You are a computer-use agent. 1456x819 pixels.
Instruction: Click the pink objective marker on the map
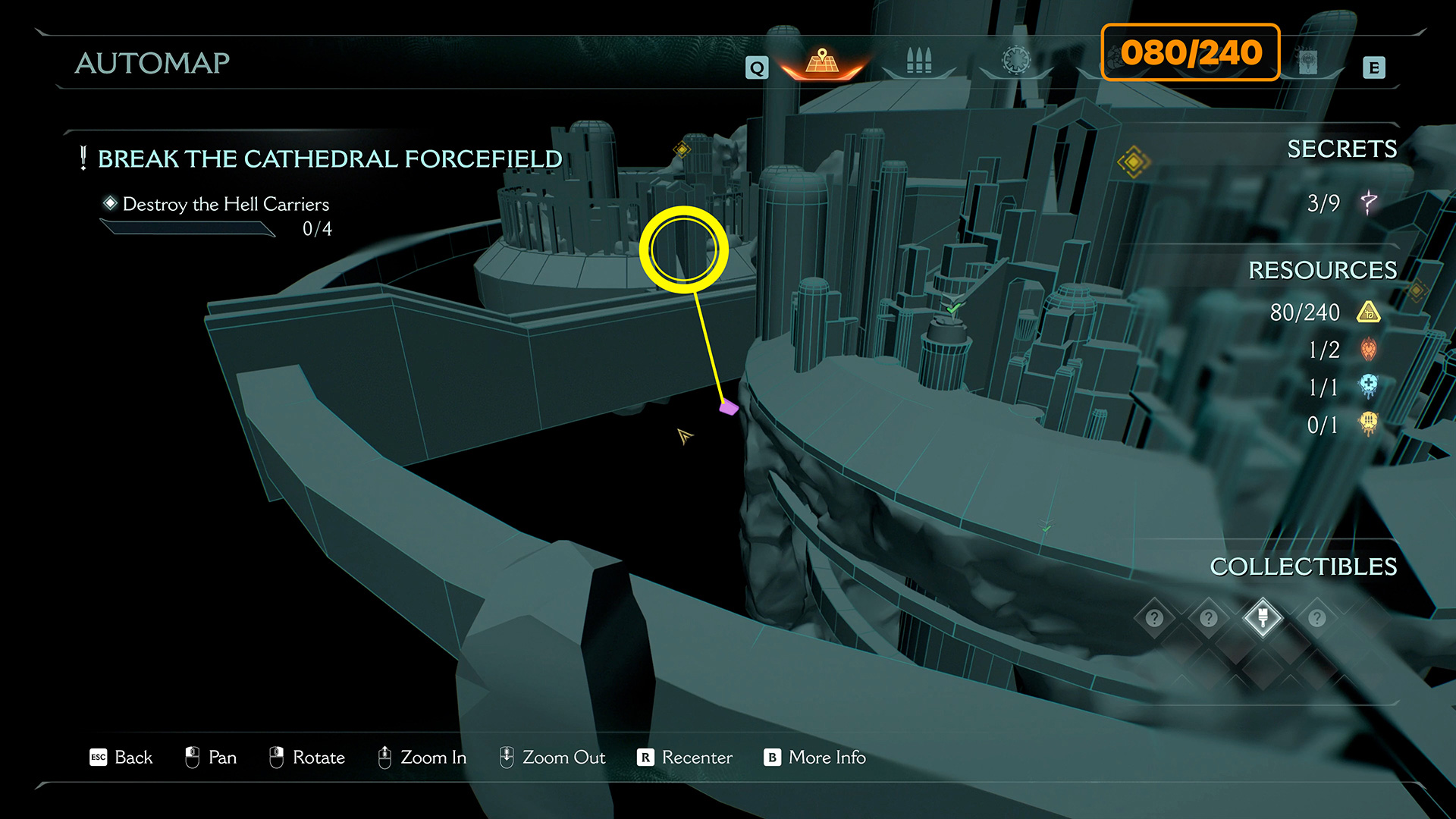click(729, 407)
